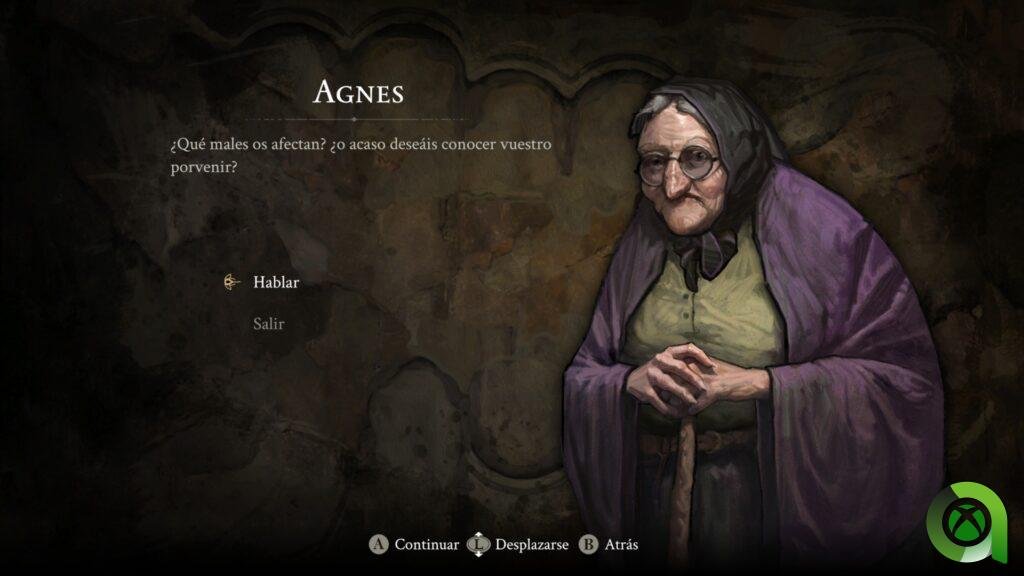
Task: Select Salir to leave the conversation
Action: [268, 324]
